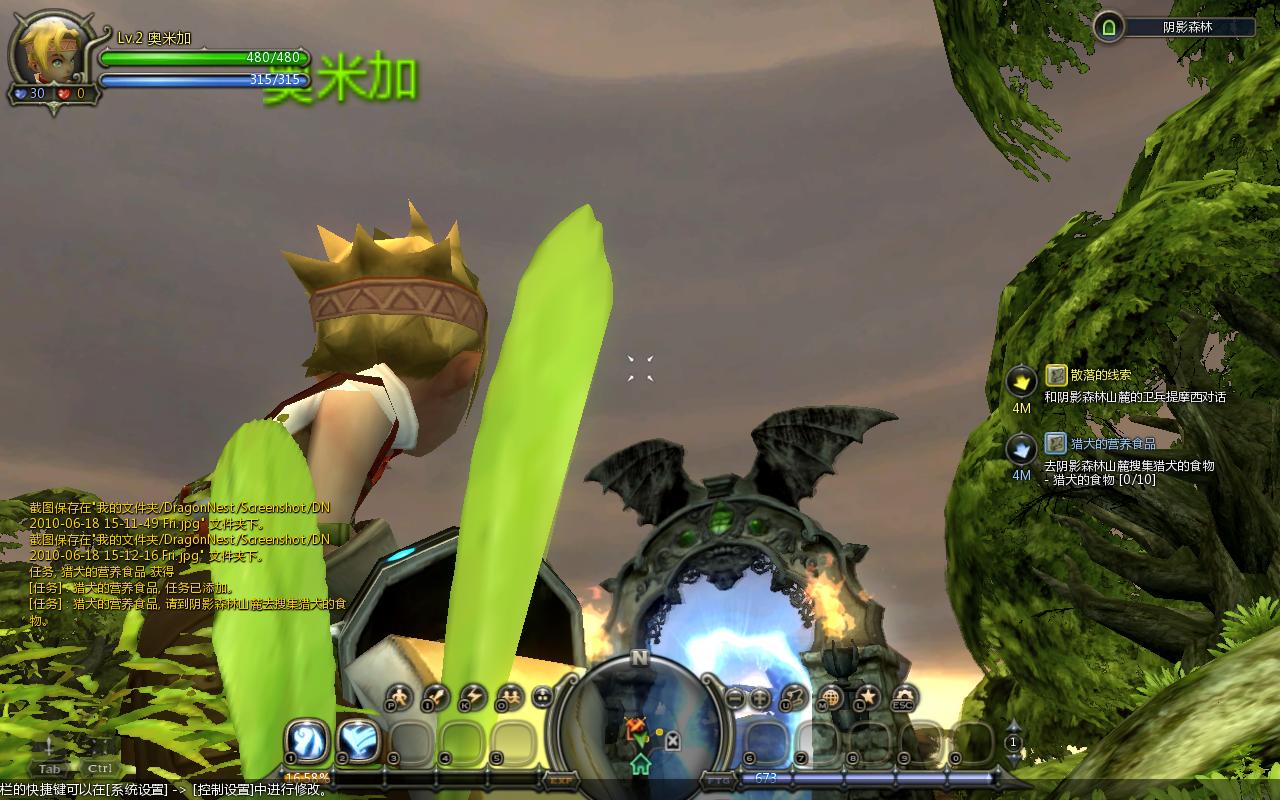1280x800 pixels.
Task: Click the 阴影森林 zone name button
Action: 1187,27
